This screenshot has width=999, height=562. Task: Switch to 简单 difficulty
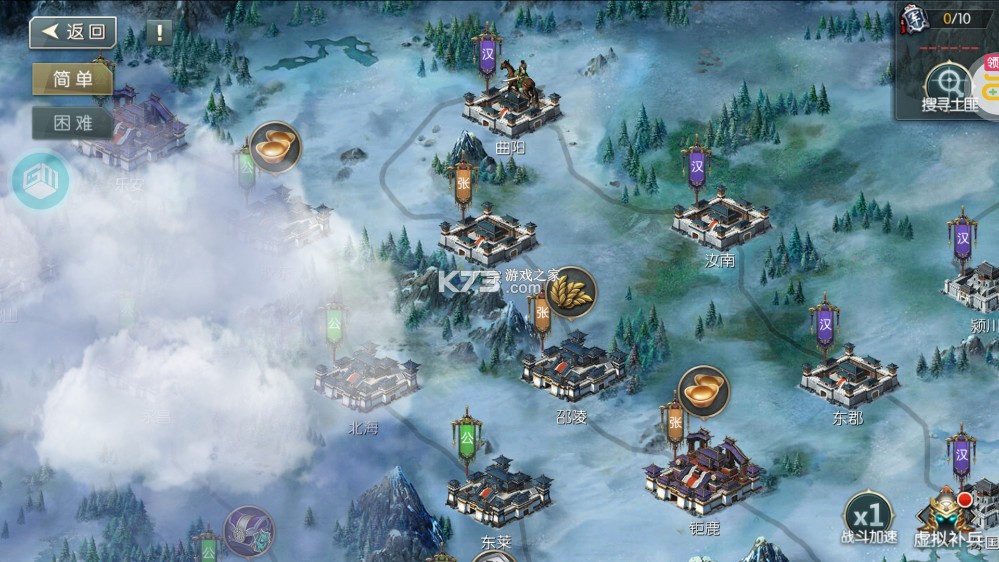click(x=72, y=80)
